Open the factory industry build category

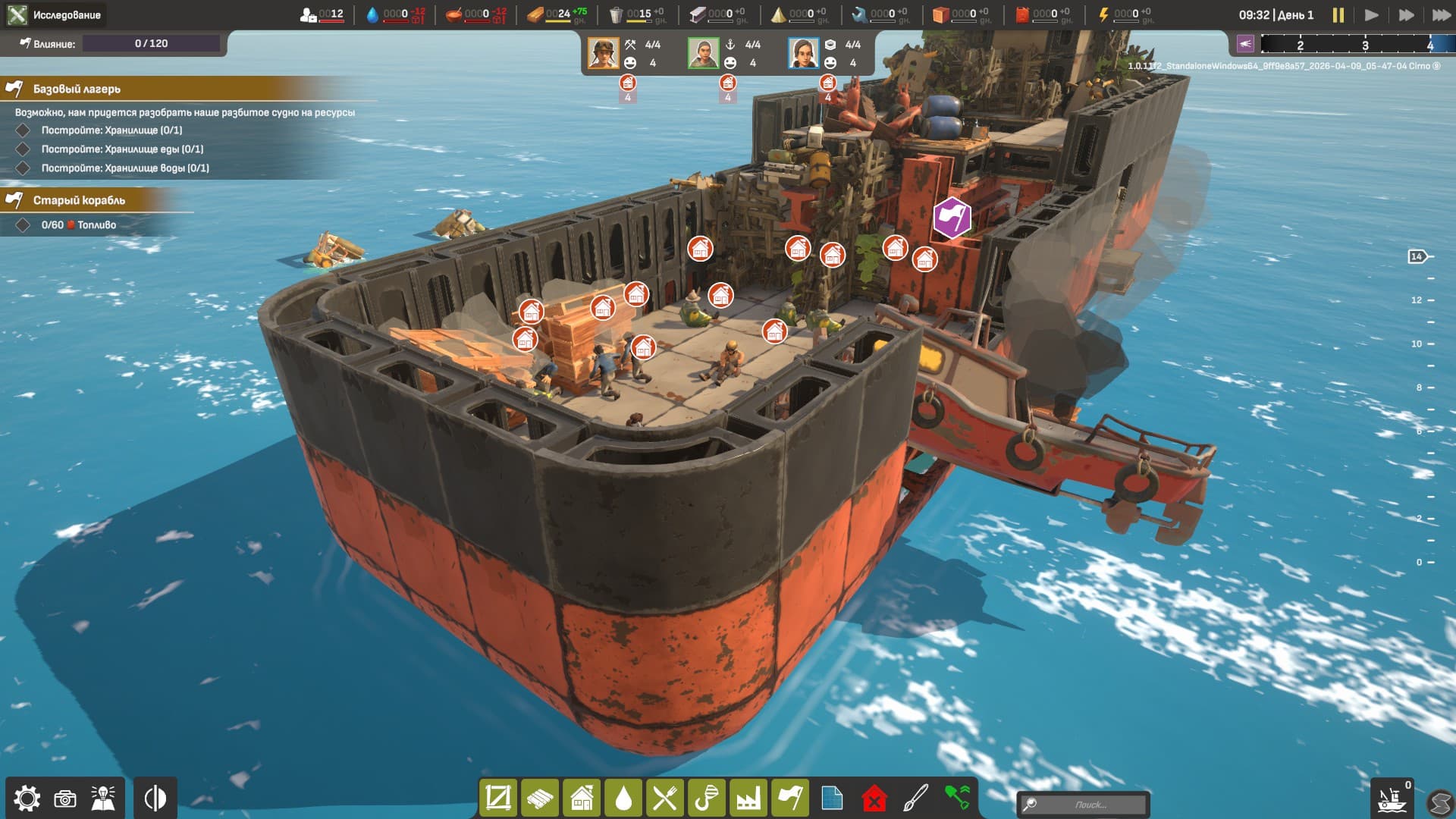(748, 799)
